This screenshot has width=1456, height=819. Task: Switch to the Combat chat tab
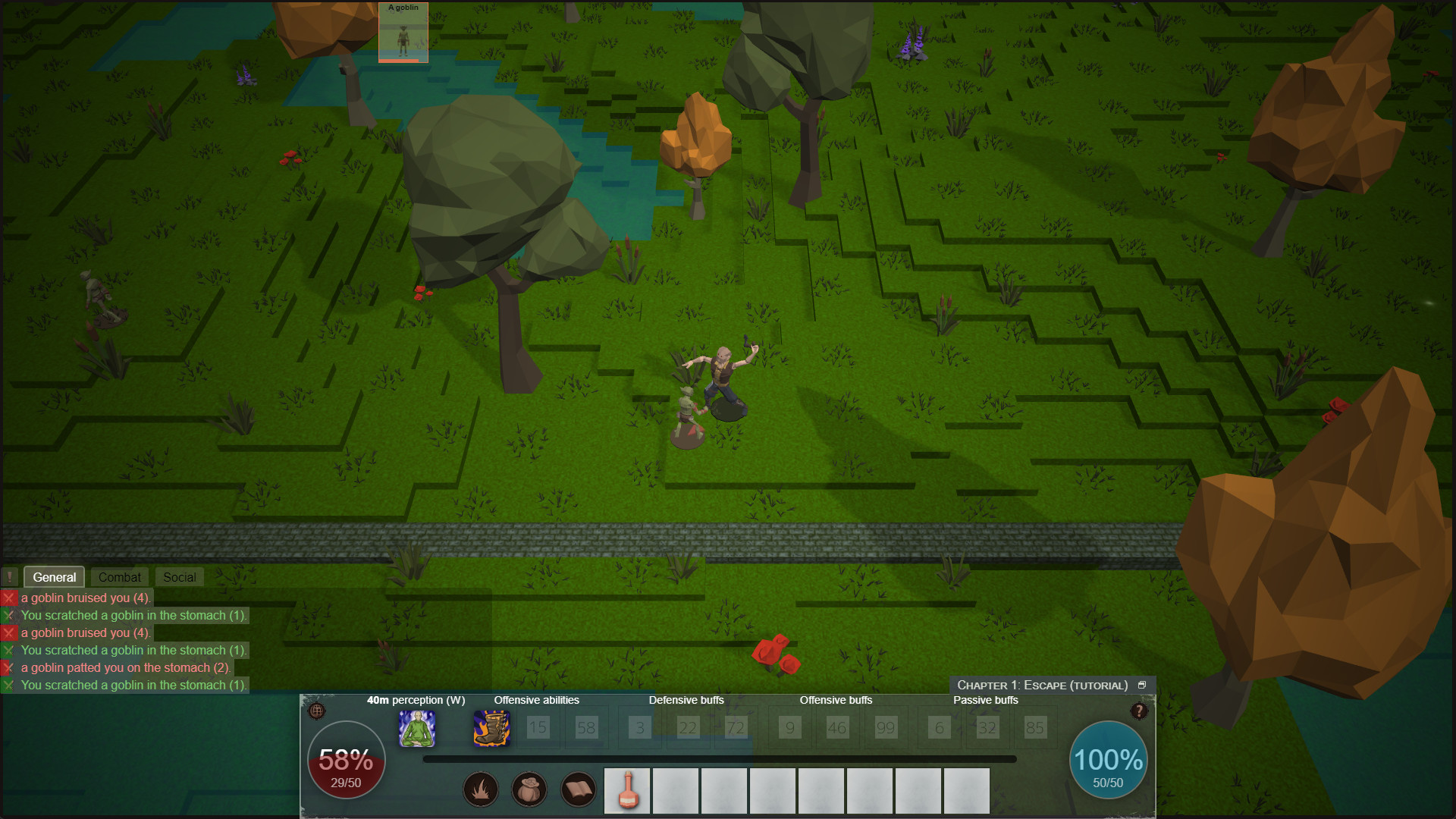click(x=118, y=577)
